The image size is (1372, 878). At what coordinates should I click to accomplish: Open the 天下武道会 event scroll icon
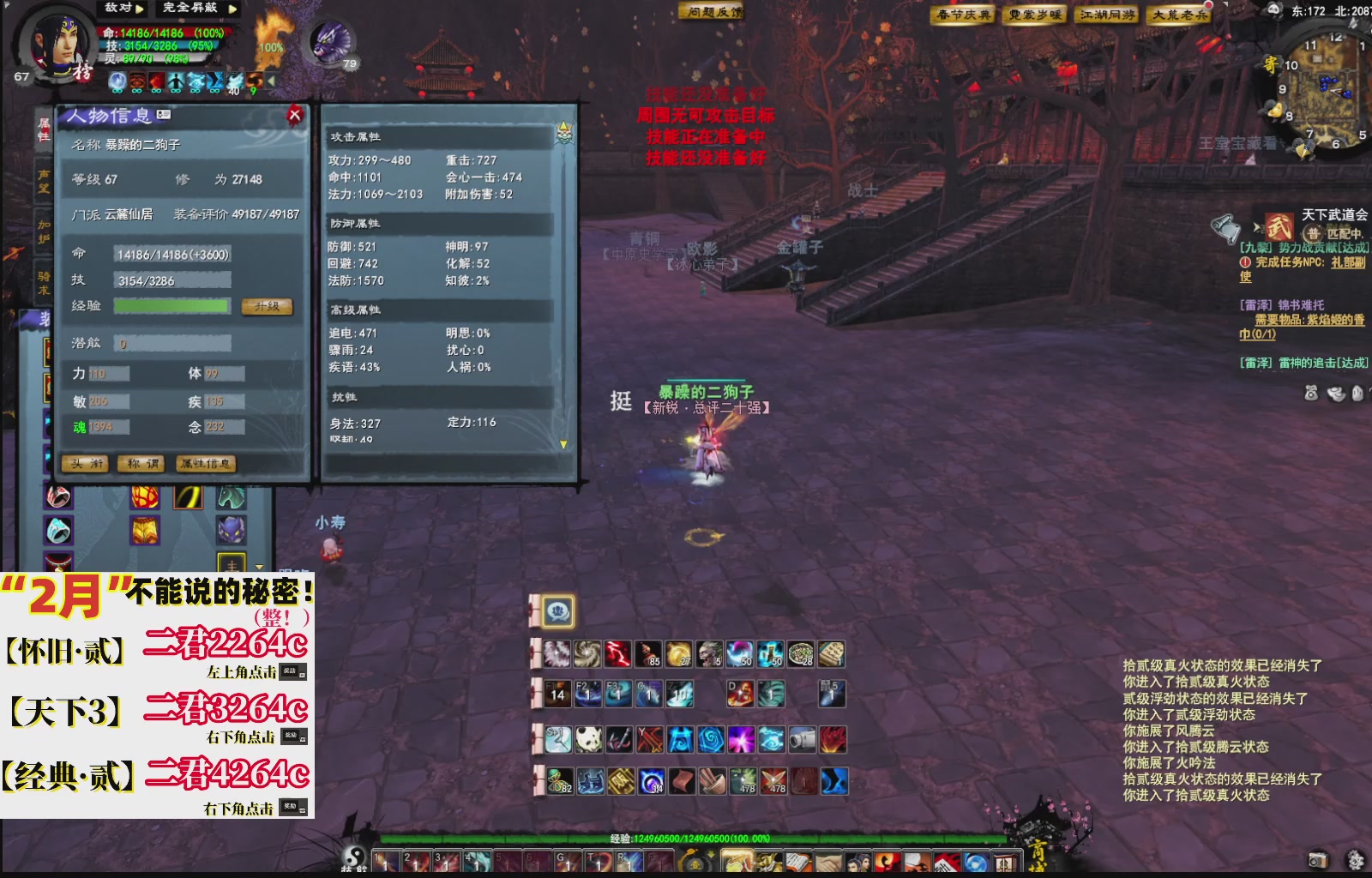pyautogui.click(x=1279, y=226)
